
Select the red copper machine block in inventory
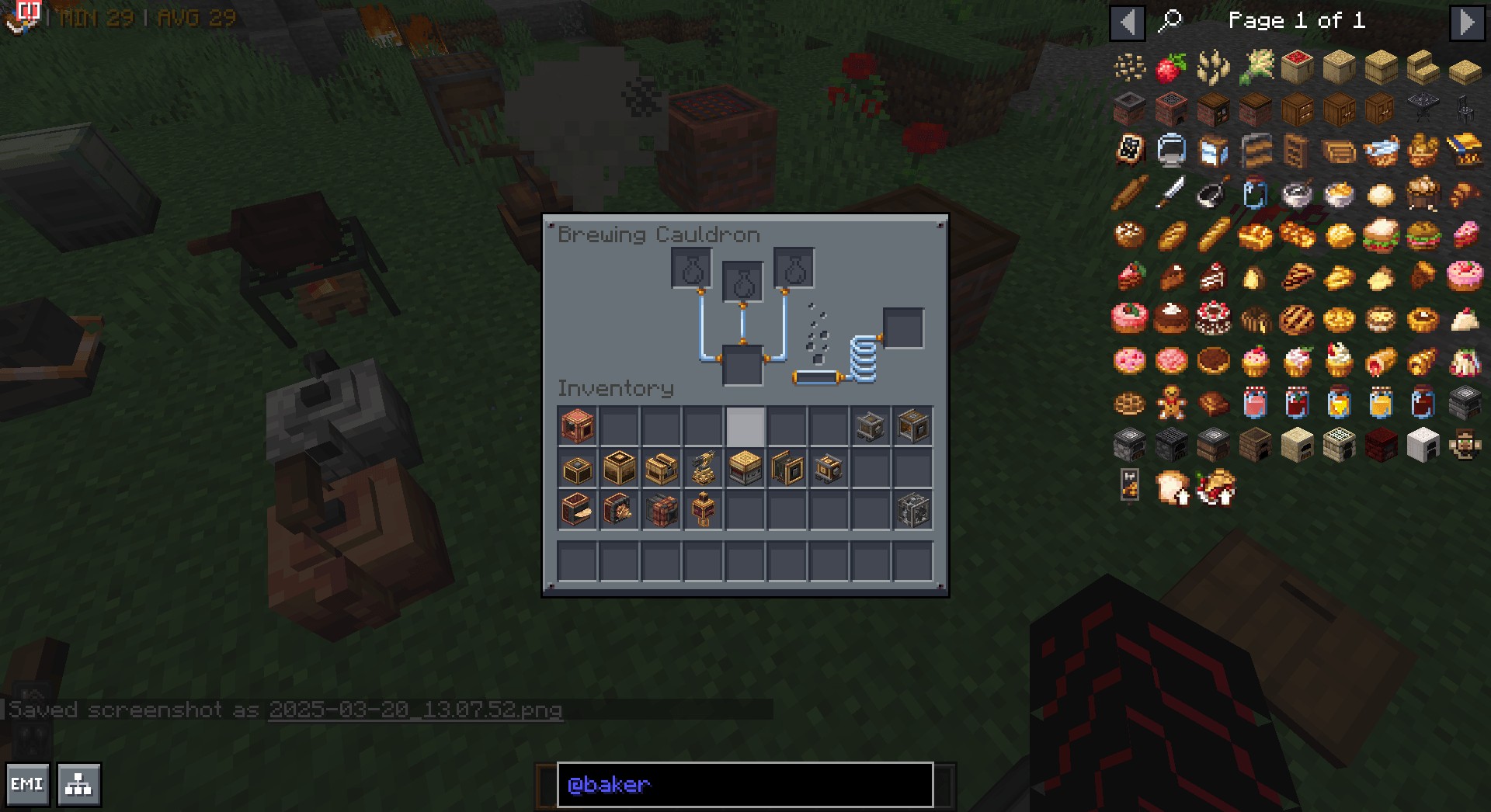coord(577,426)
